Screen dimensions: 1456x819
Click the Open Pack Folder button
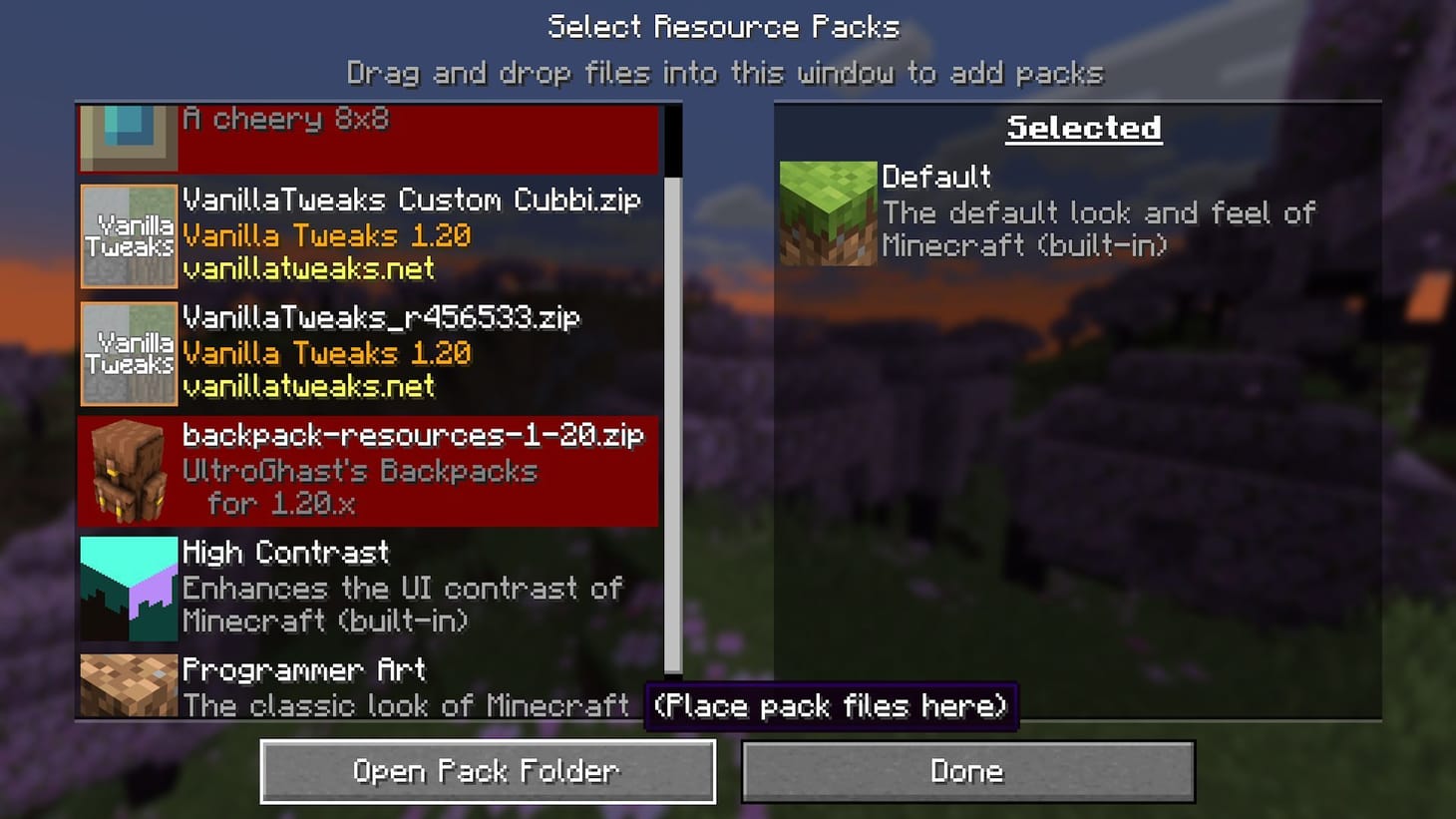click(488, 770)
